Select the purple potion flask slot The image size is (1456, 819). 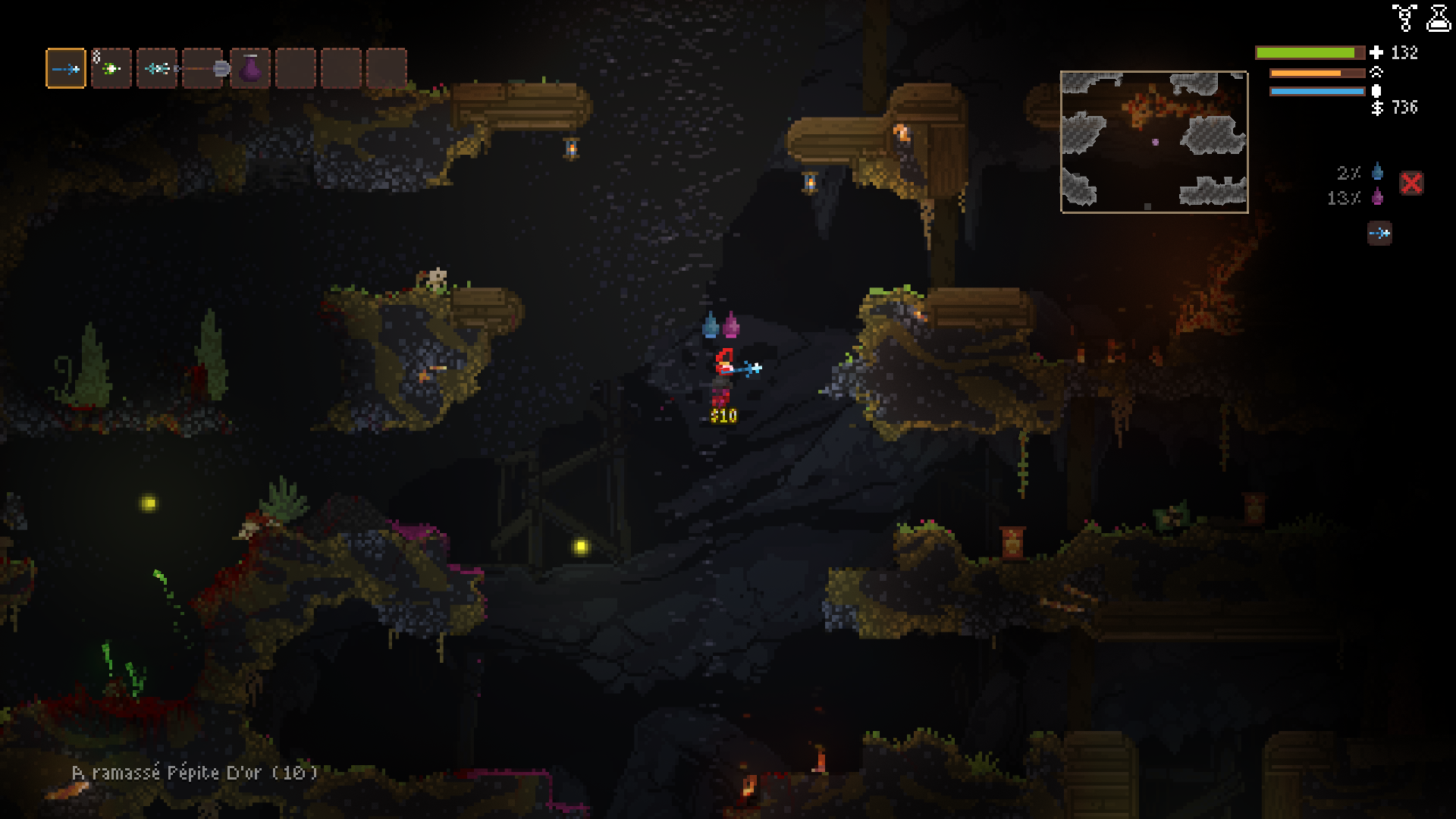point(250,69)
